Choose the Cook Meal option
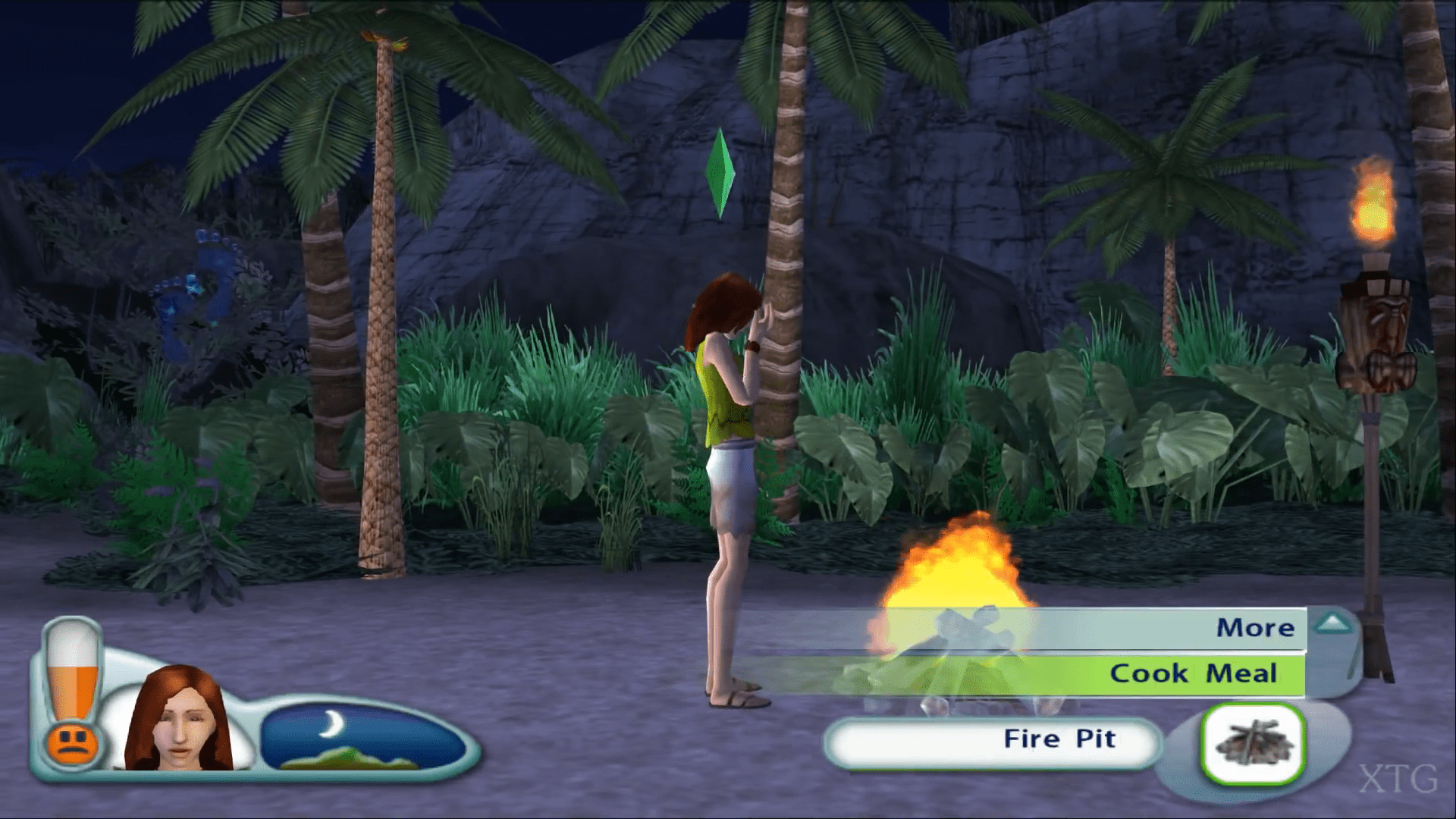This screenshot has height=819, width=1456. tap(1192, 673)
